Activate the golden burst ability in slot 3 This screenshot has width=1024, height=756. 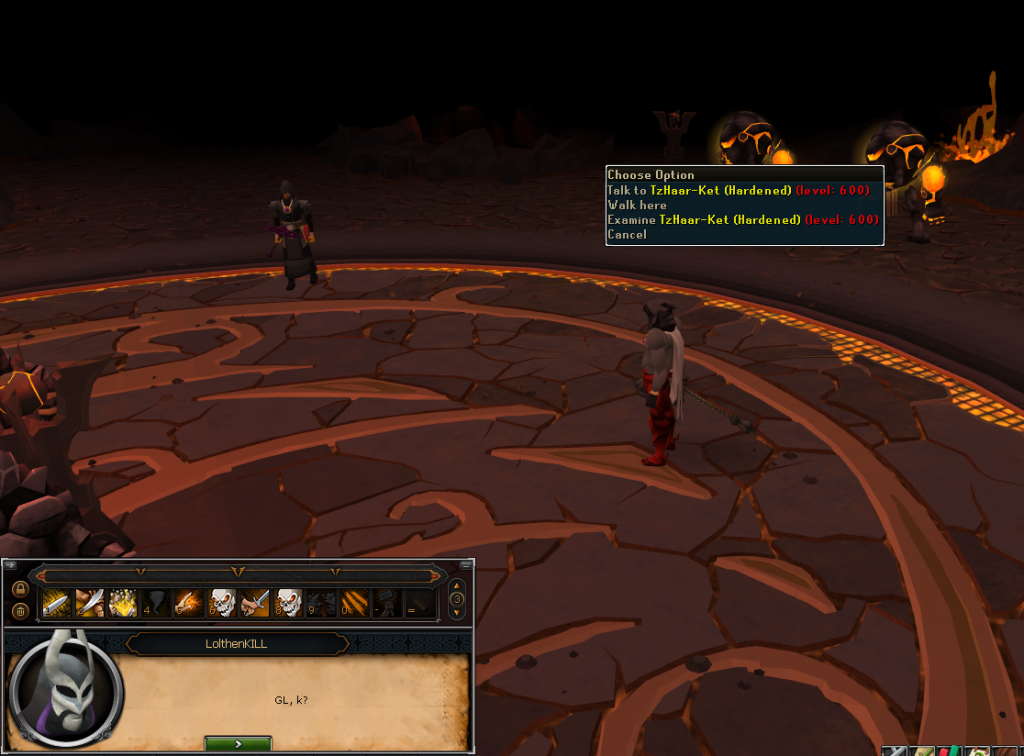(123, 603)
